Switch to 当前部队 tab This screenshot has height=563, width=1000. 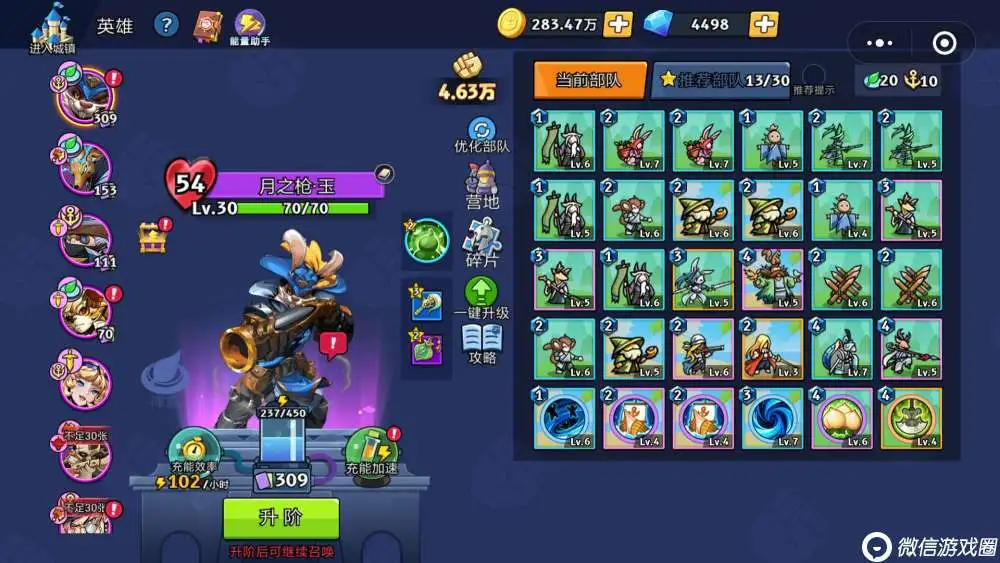pyautogui.click(x=589, y=80)
